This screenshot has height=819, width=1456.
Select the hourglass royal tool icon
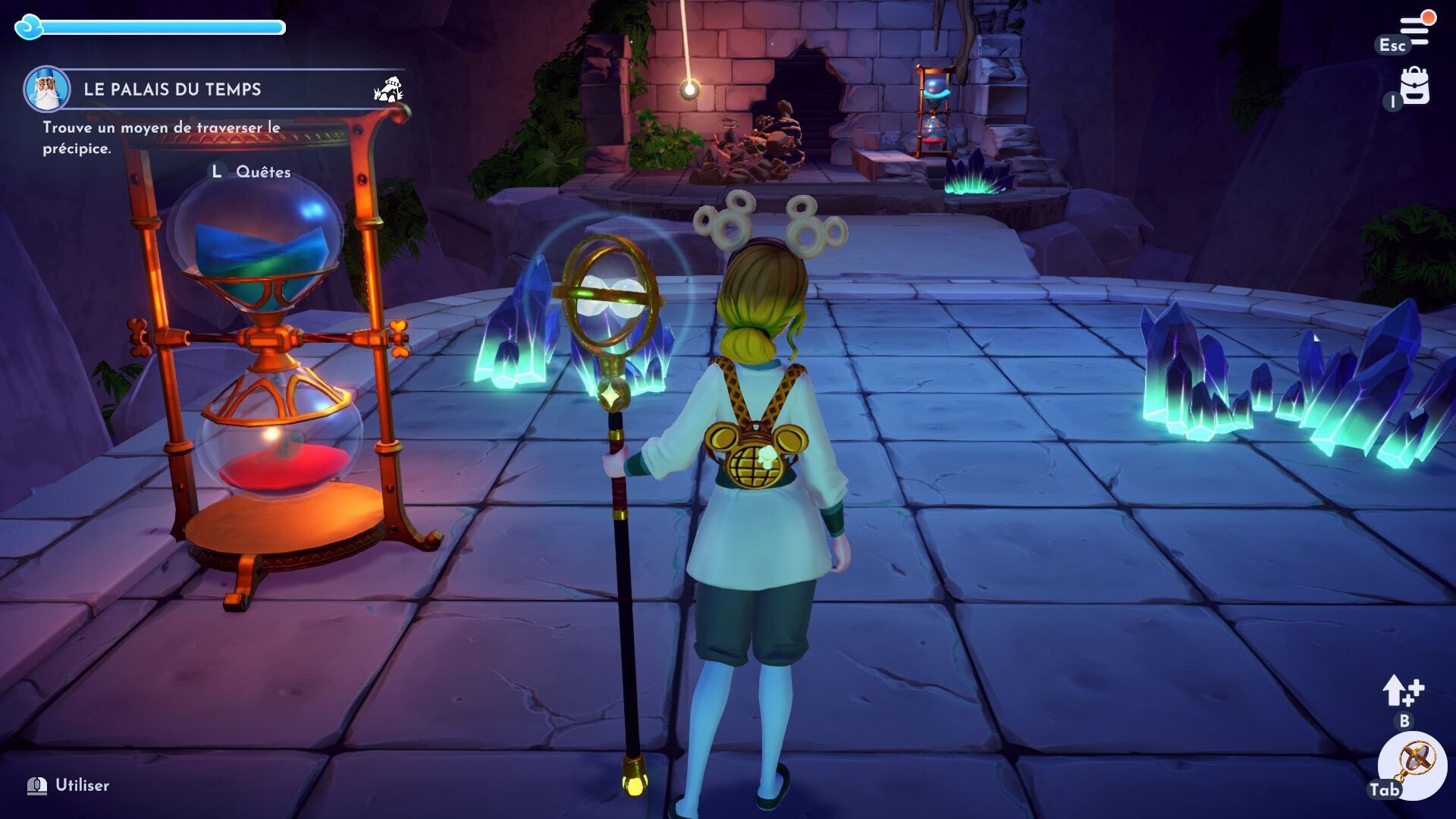(x=1415, y=764)
